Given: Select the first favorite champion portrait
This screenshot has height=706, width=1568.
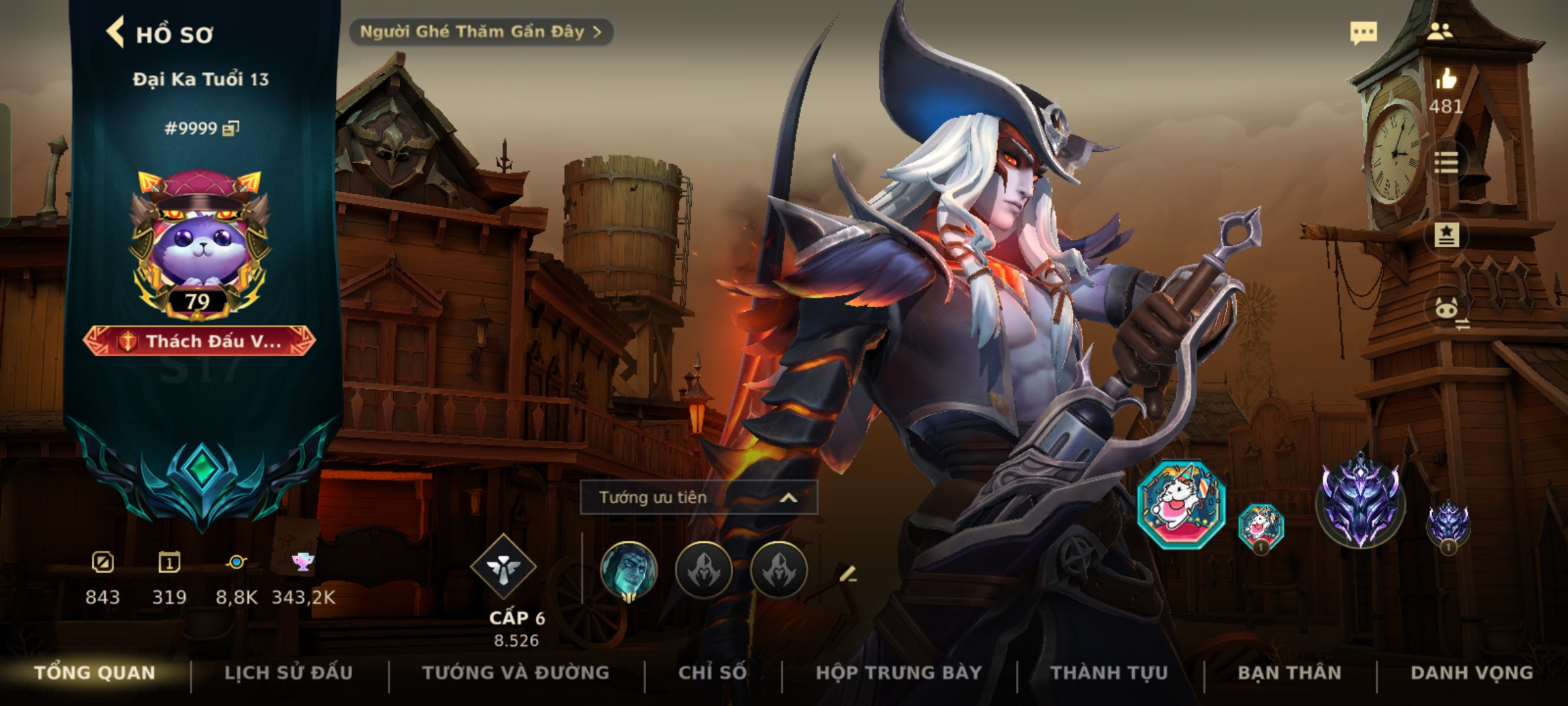Looking at the screenshot, I should (x=629, y=570).
